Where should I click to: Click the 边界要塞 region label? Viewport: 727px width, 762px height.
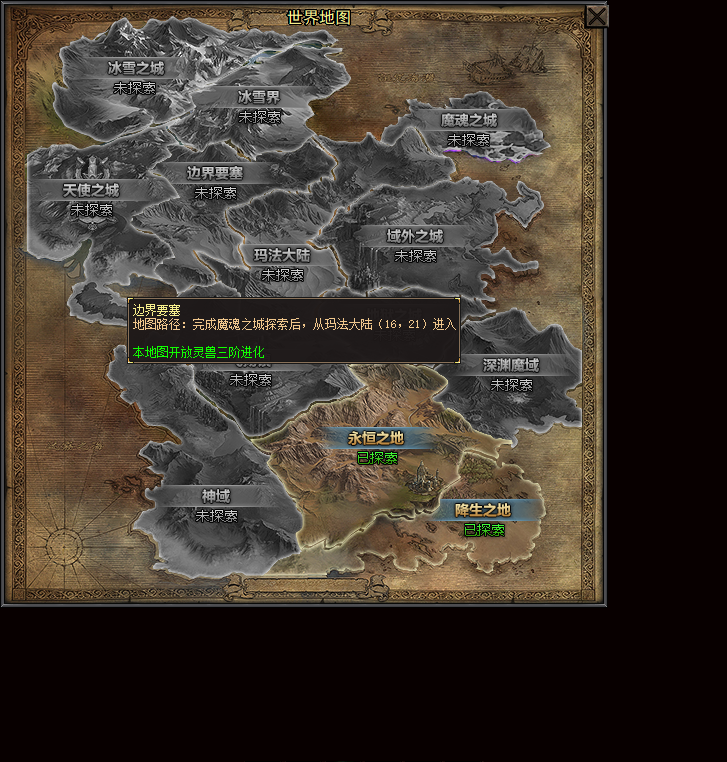point(215,172)
